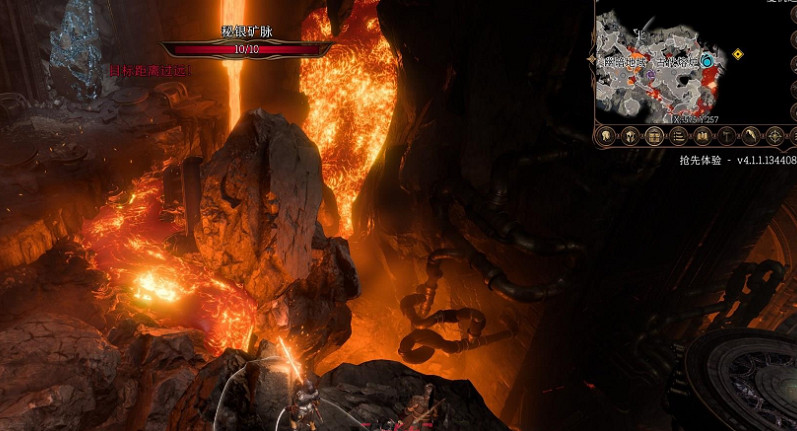Open the journal list icon
Viewport: 797px width, 431px height.
pyautogui.click(x=678, y=136)
